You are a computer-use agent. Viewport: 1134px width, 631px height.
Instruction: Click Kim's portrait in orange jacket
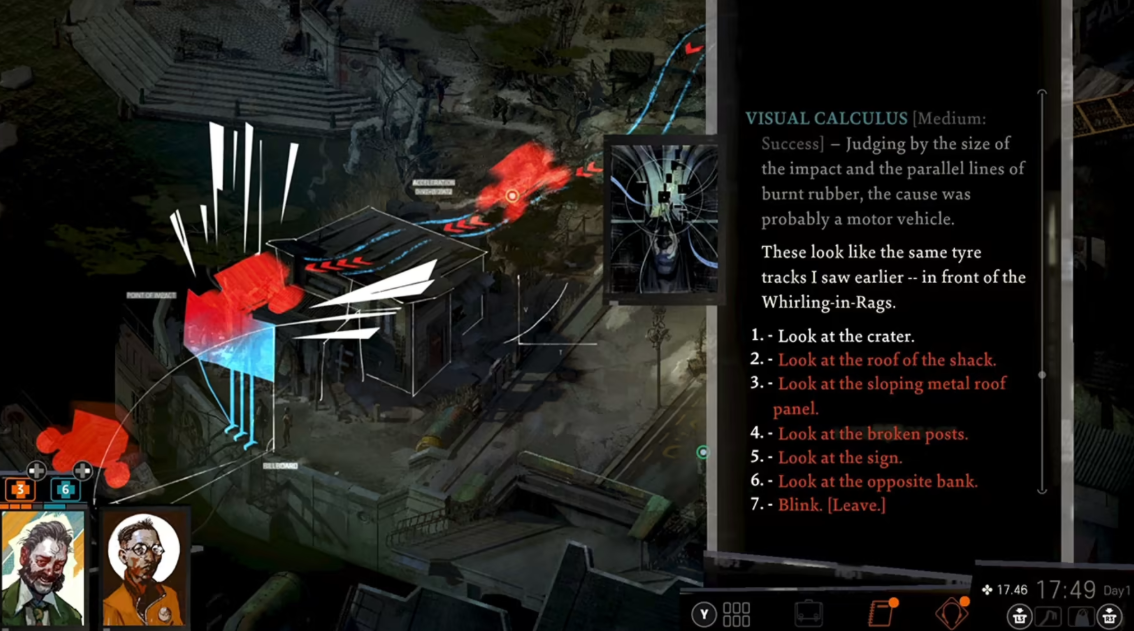pyautogui.click(x=144, y=570)
